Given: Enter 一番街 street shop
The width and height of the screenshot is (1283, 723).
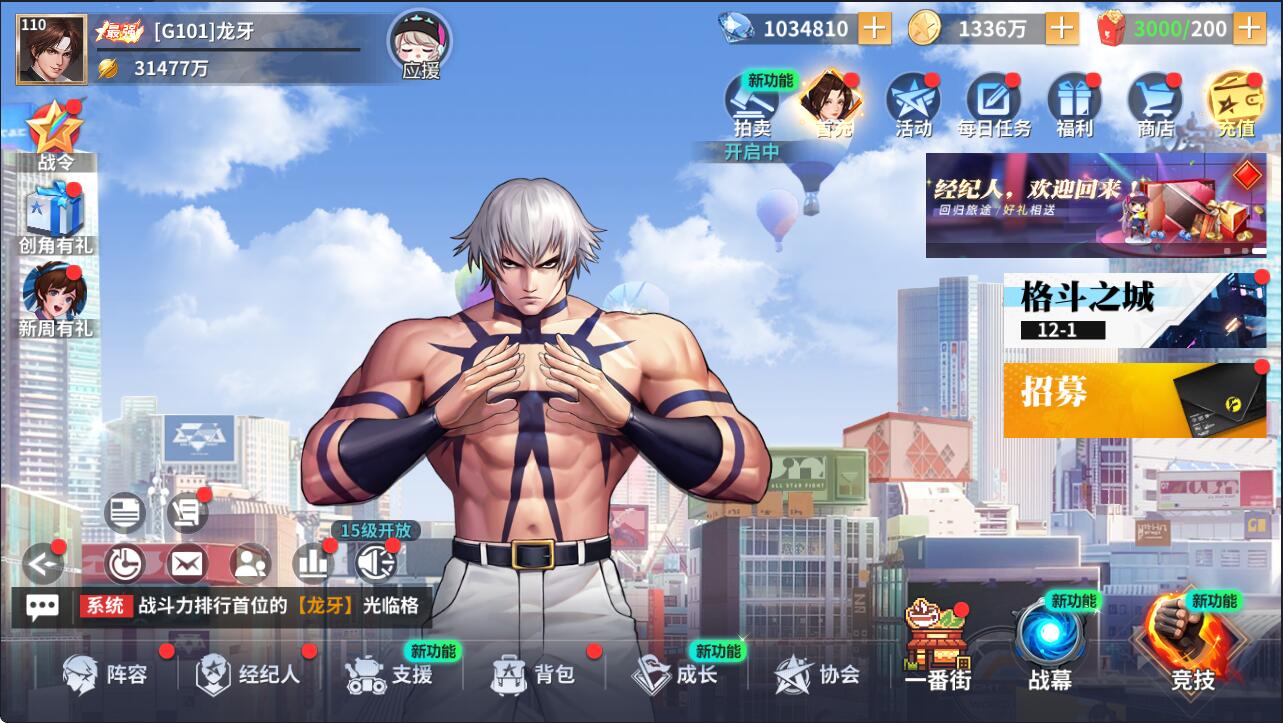Looking at the screenshot, I should coord(937,647).
